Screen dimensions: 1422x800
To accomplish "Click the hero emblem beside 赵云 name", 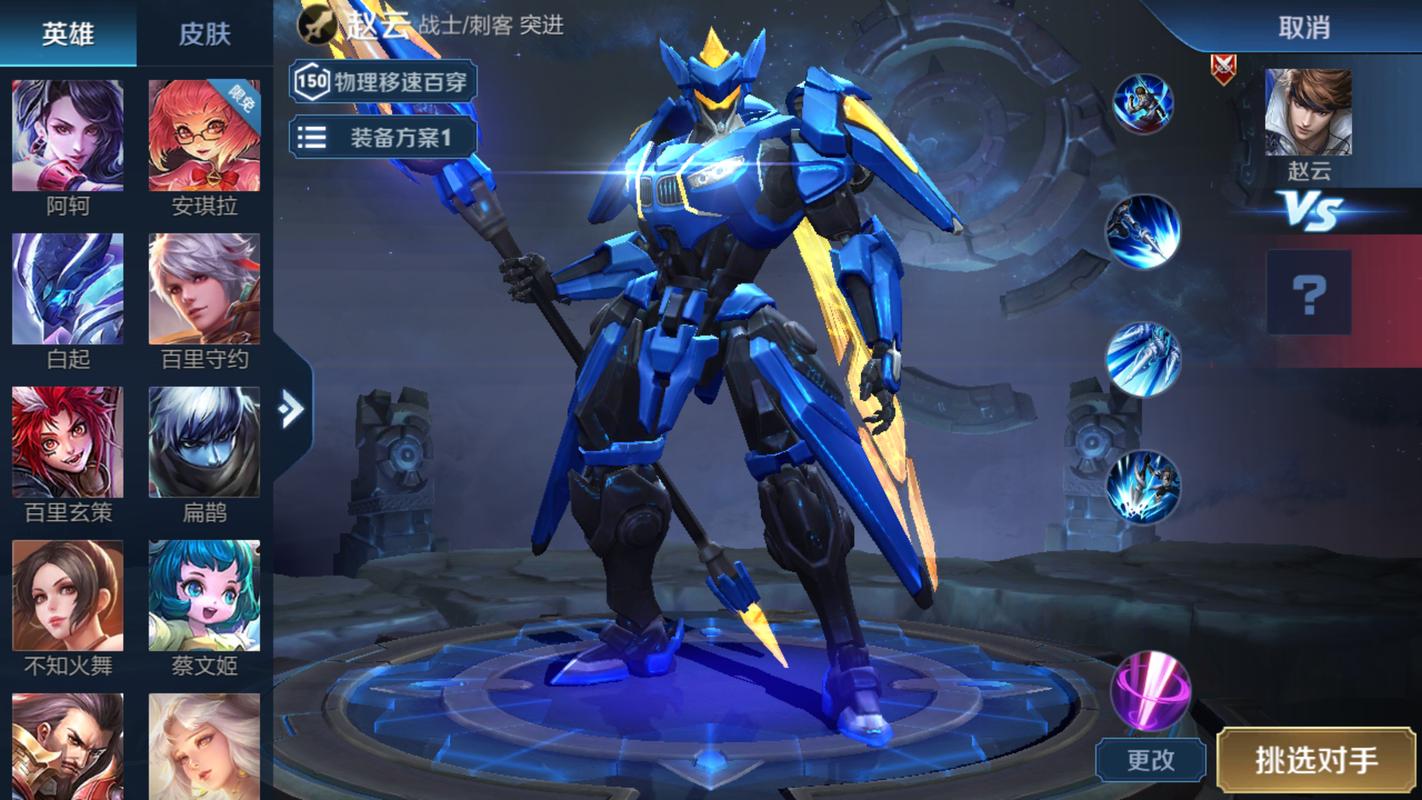I will pyautogui.click(x=316, y=26).
